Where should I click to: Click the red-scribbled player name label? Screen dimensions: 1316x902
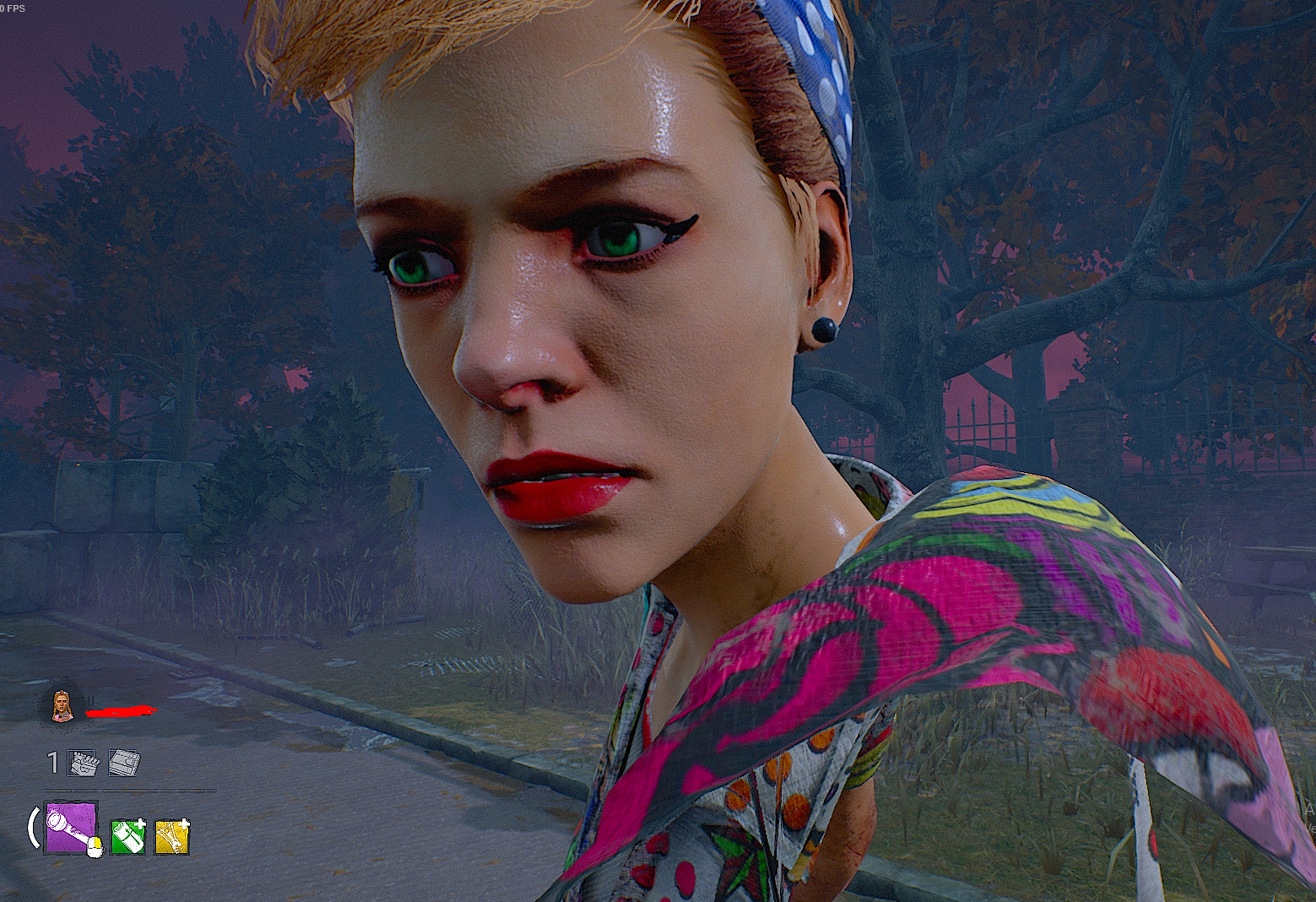click(x=122, y=711)
